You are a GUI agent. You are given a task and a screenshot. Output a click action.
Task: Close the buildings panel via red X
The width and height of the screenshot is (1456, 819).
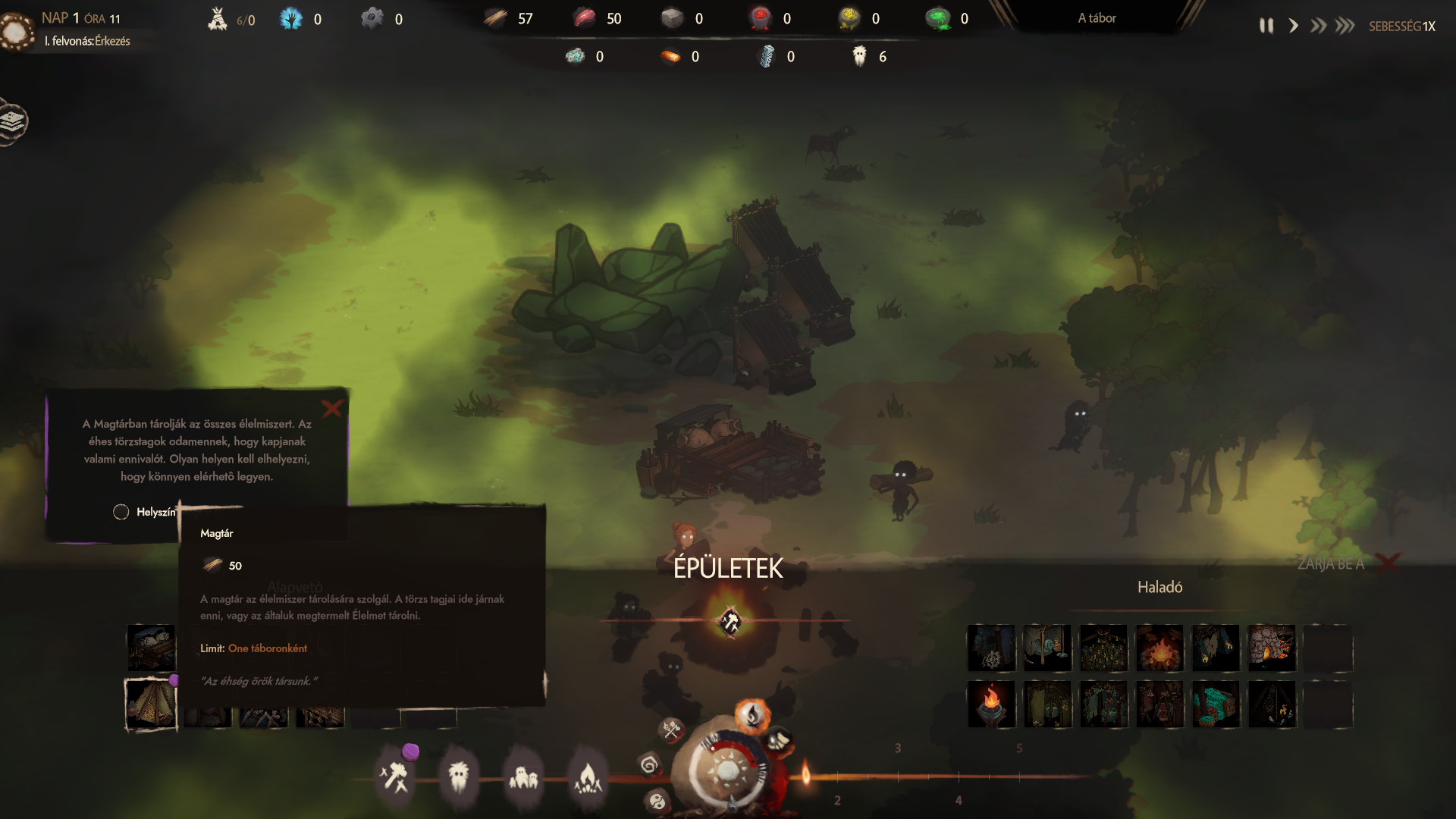click(1389, 563)
